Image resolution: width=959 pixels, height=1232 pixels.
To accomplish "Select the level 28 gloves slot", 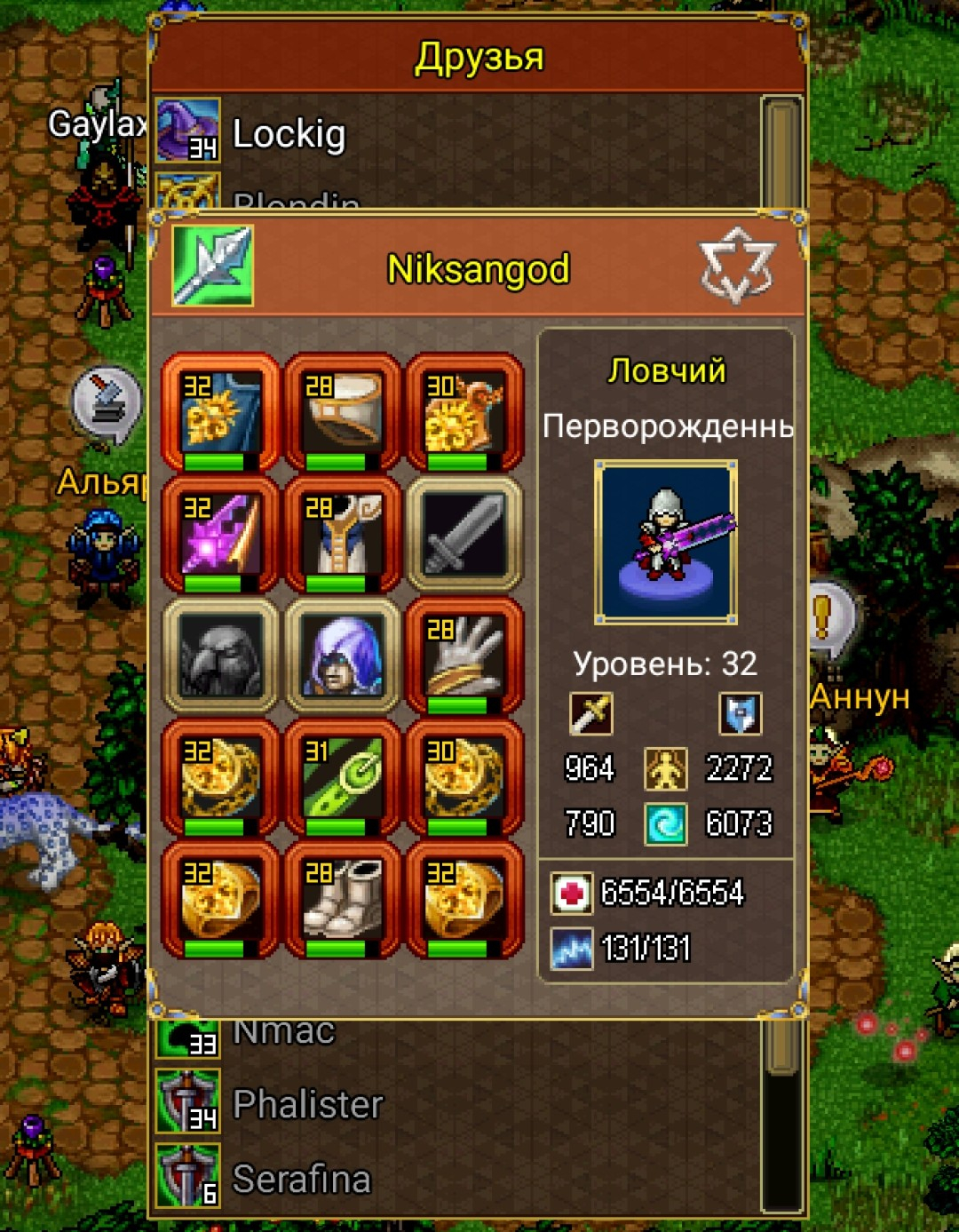I will coord(464,657).
